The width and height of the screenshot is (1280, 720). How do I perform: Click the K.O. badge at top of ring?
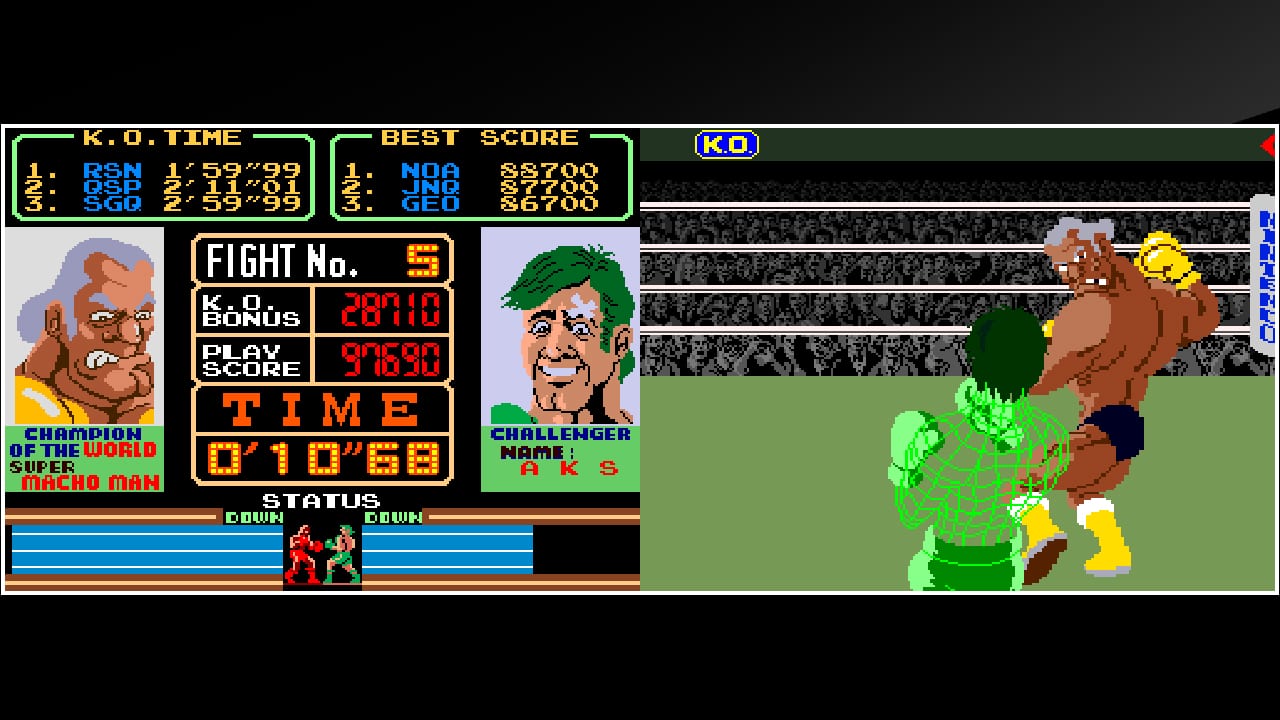pos(729,144)
